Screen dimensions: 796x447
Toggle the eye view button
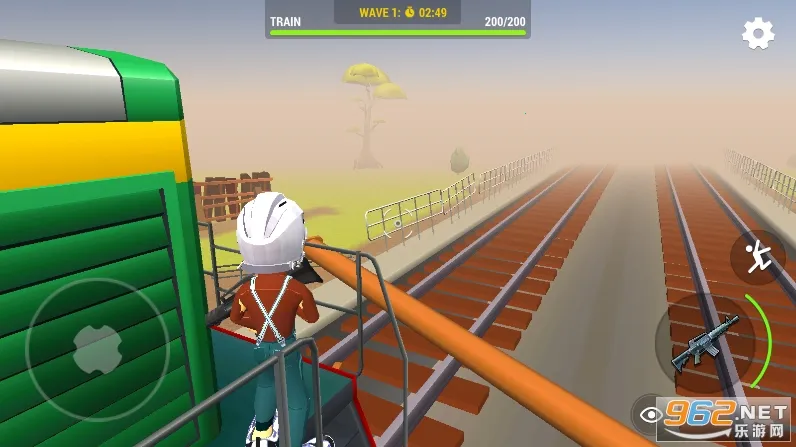click(x=650, y=412)
